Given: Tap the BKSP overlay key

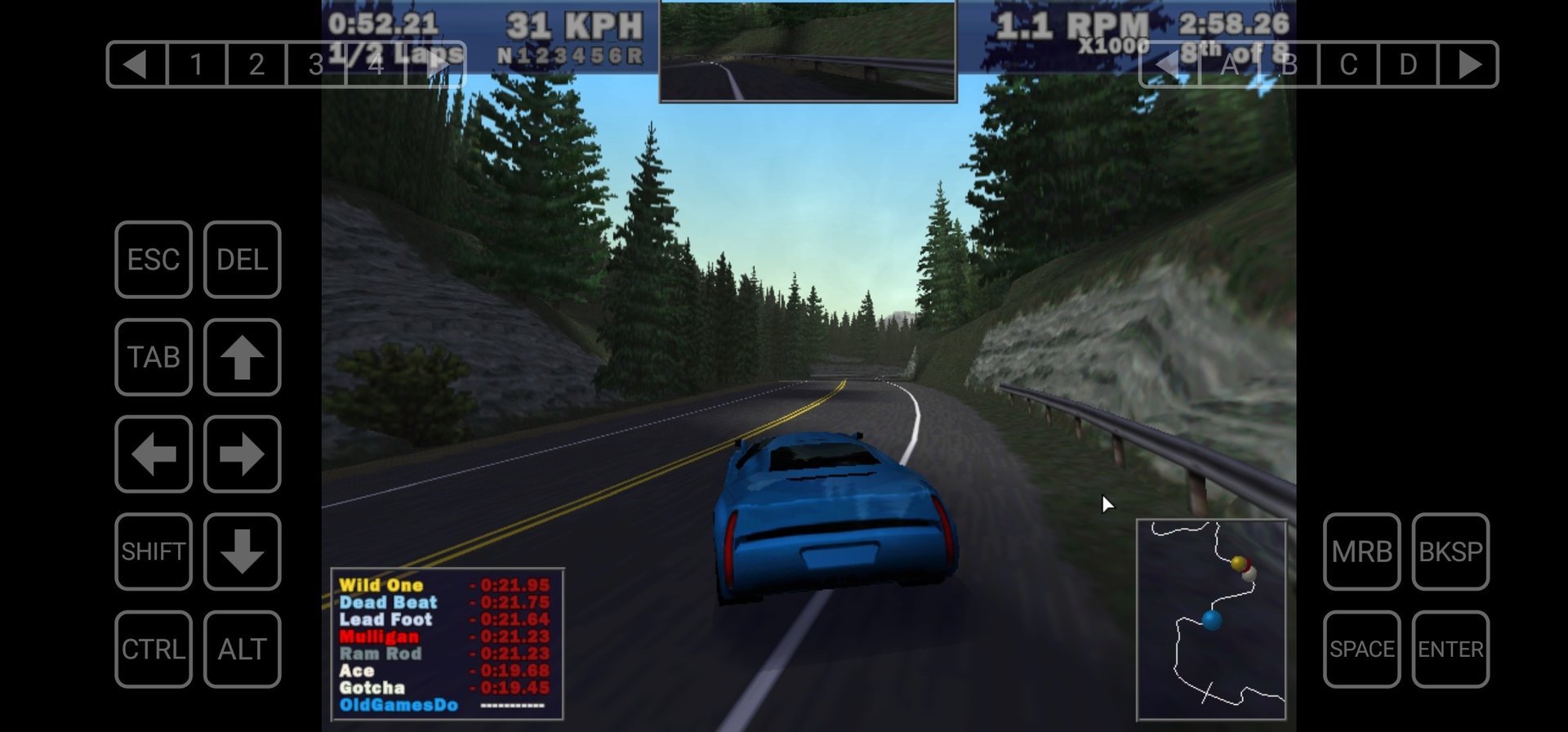Looking at the screenshot, I should click(x=1450, y=551).
